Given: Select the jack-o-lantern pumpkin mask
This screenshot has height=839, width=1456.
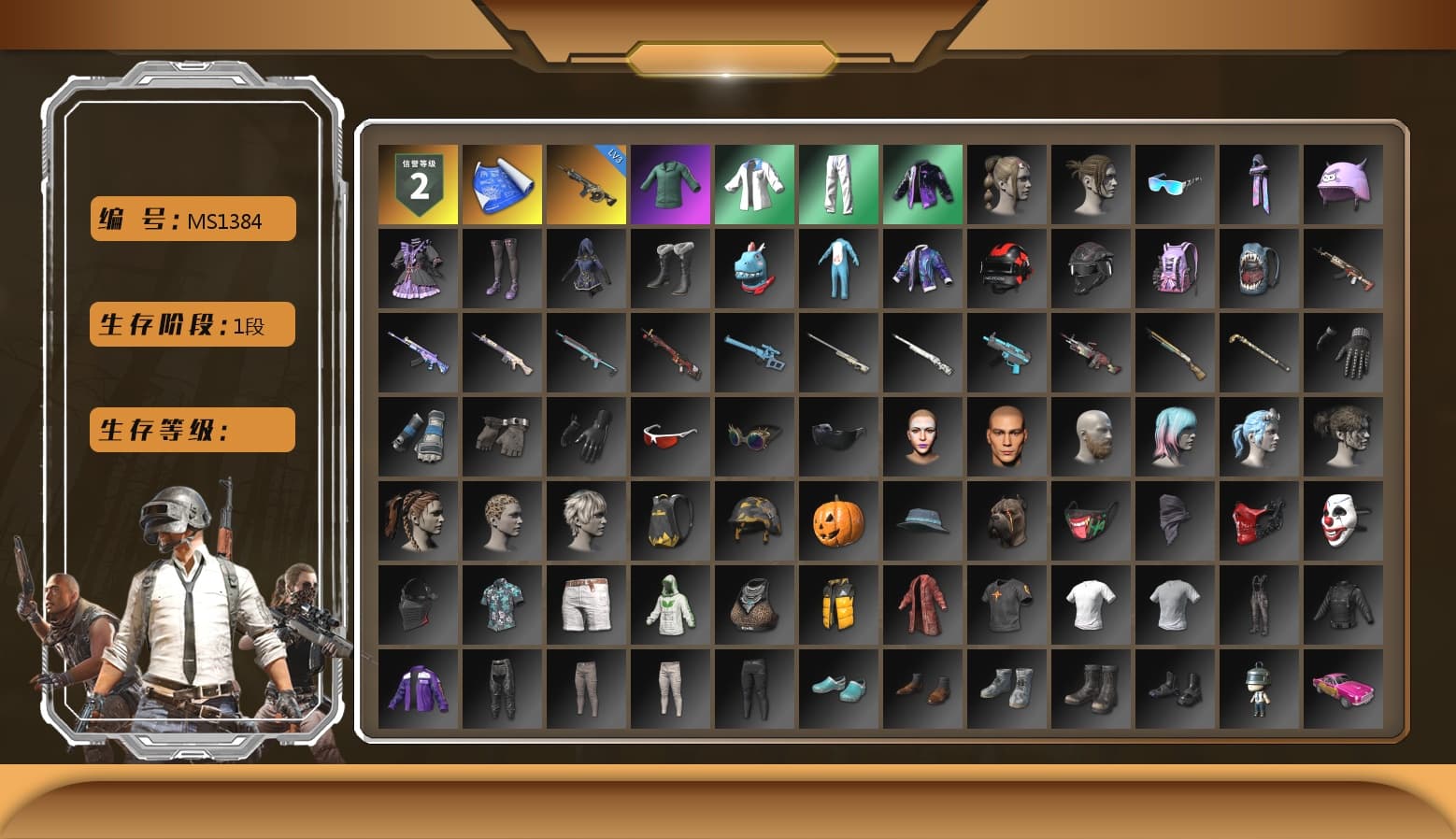Looking at the screenshot, I should coord(838,520).
